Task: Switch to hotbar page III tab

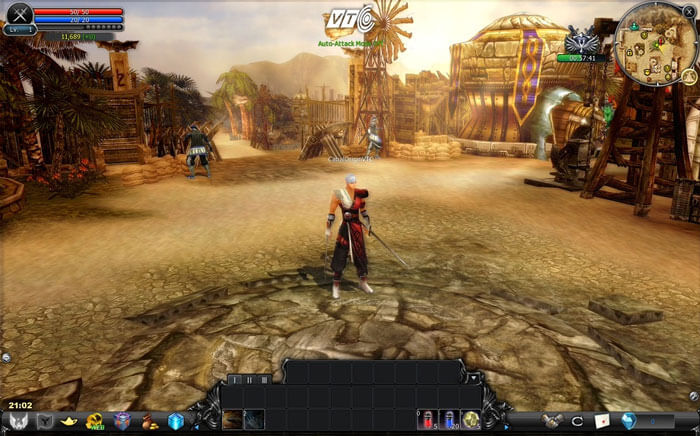Action: coord(264,380)
